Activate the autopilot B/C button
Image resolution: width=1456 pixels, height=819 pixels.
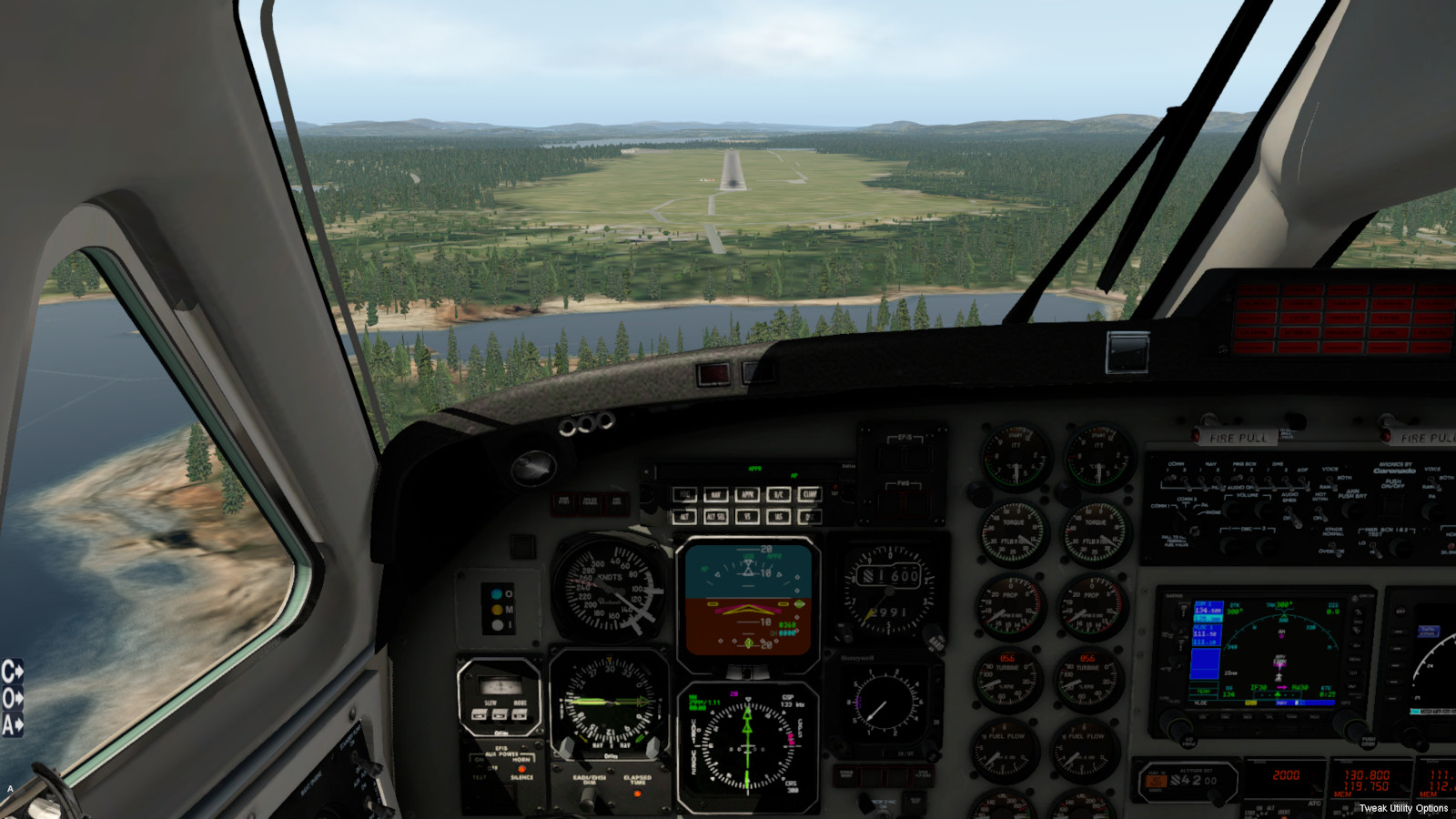pos(778,495)
